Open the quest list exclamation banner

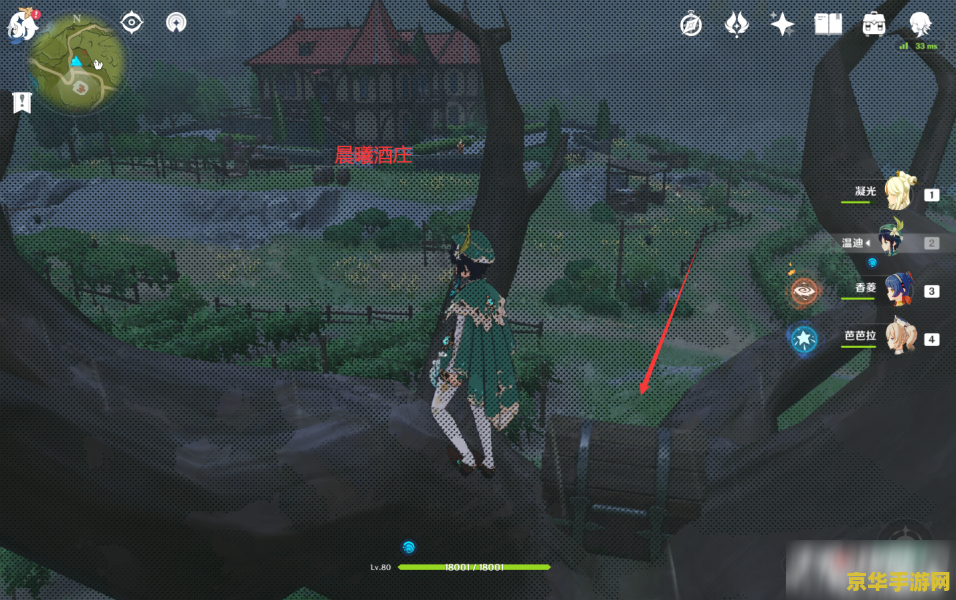(20, 101)
